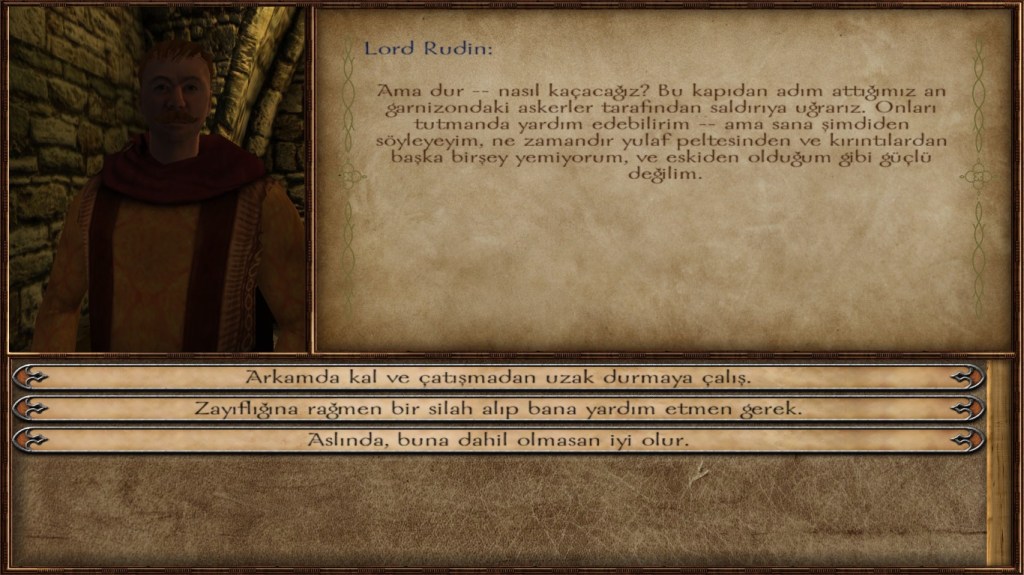
Task: Pick "Aslında, buna dahil olmasan iyi olur" response
Action: pyautogui.click(x=498, y=440)
